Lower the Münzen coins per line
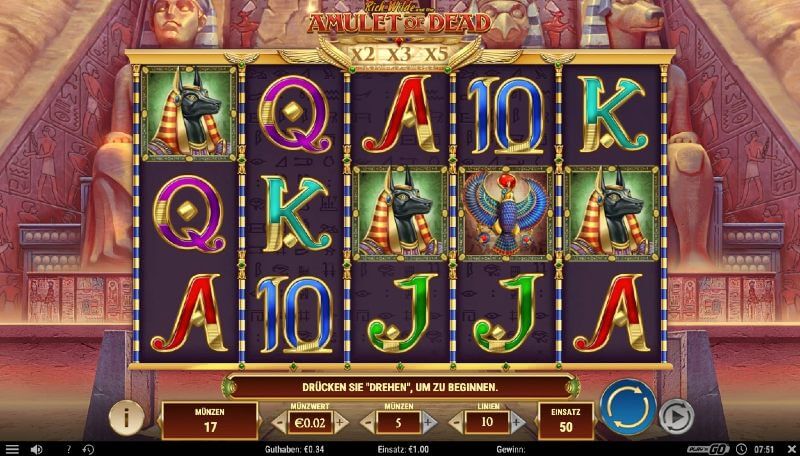 pos(367,422)
